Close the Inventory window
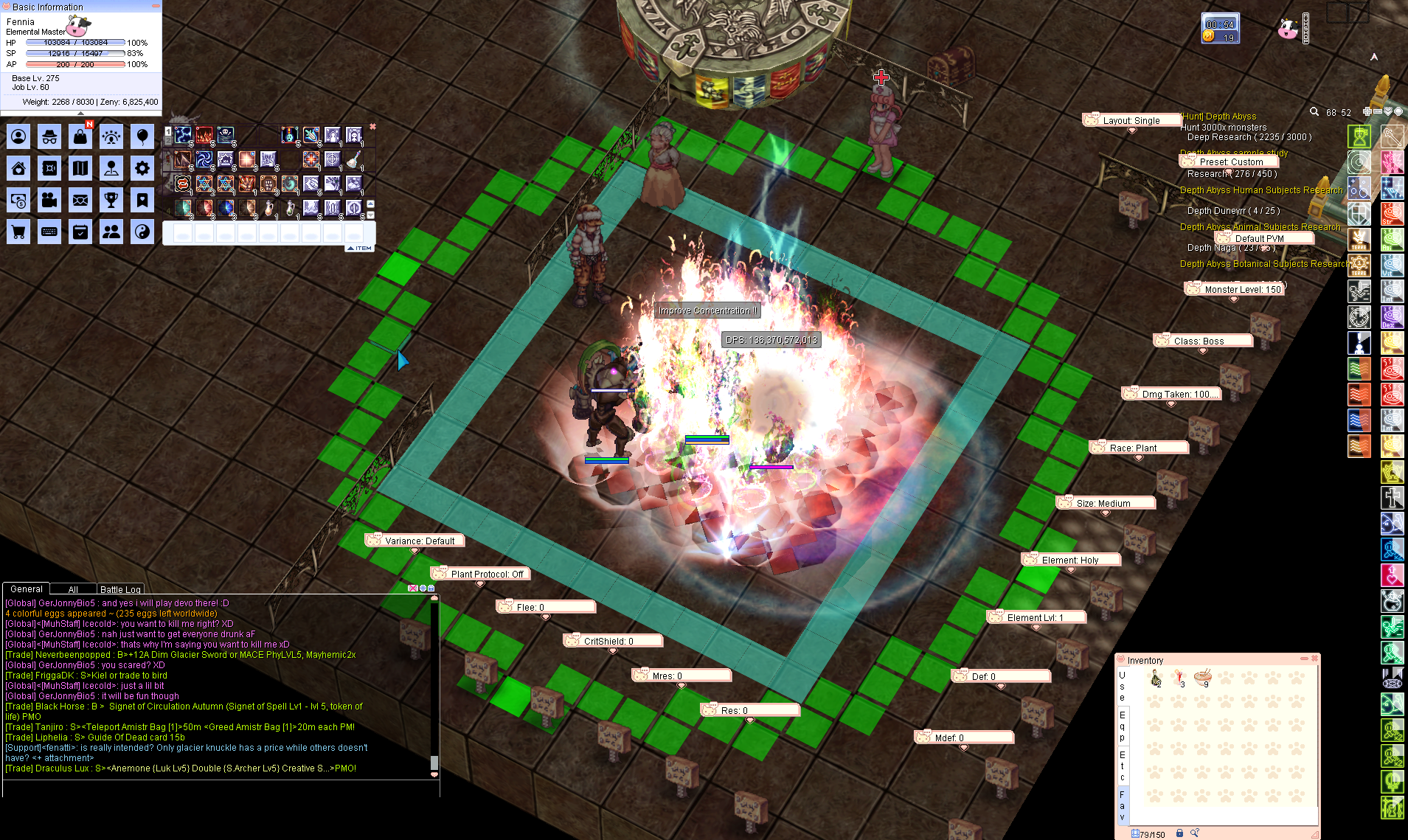This screenshot has height=840, width=1408. 1314,659
